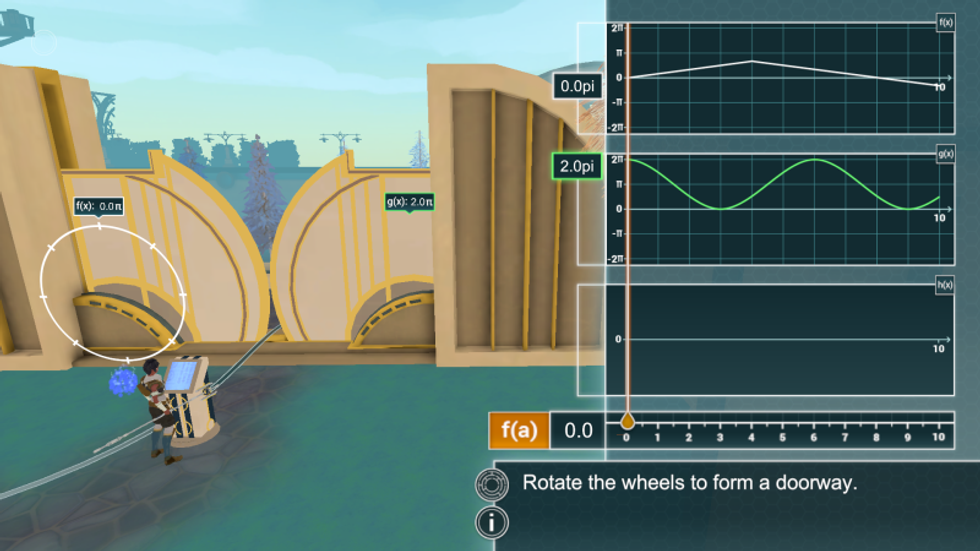Choose the g(x): 2.0π wheel label
This screenshot has width=980, height=551.
pyautogui.click(x=408, y=202)
